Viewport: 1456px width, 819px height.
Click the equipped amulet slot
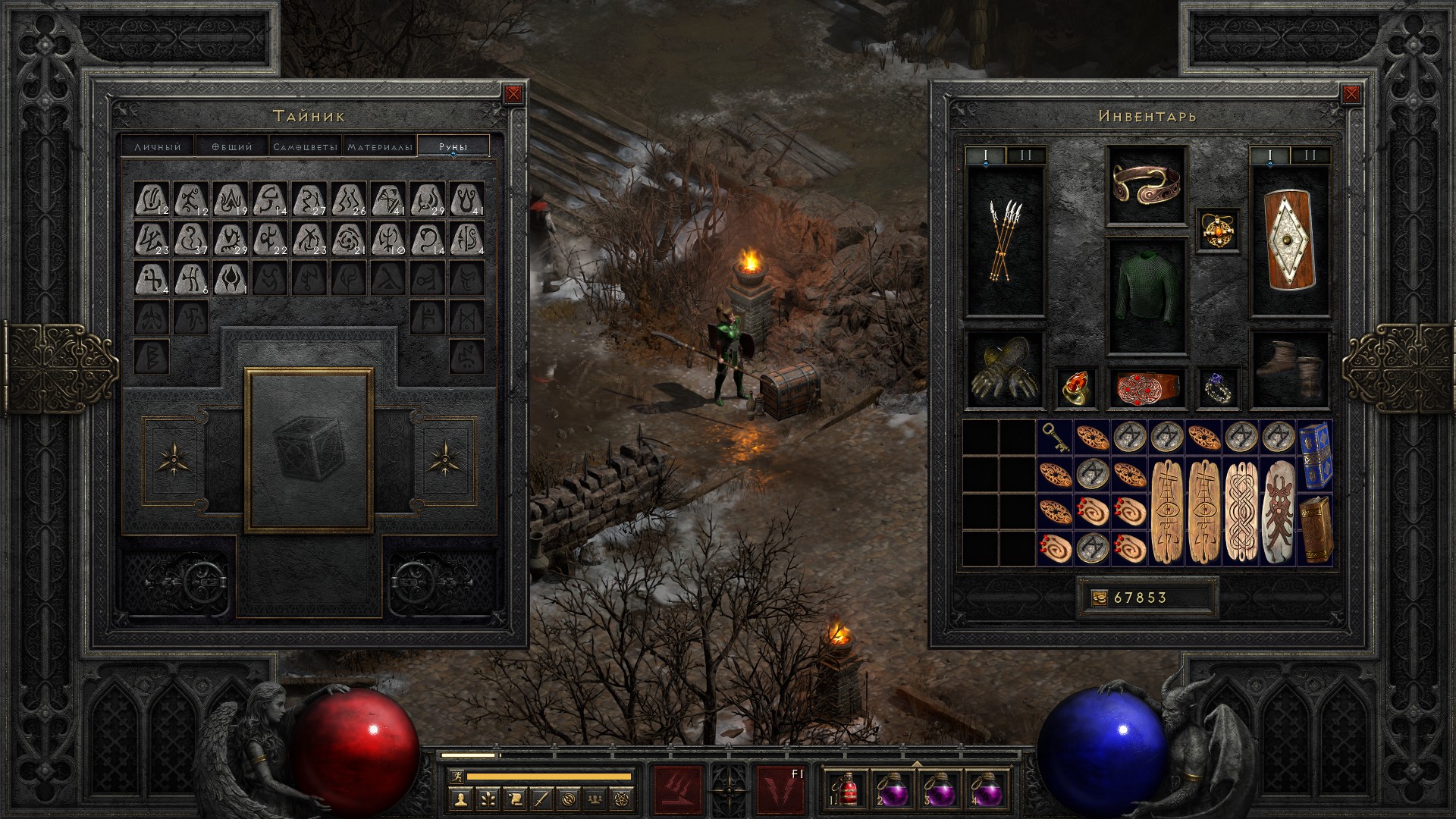coord(1219,228)
